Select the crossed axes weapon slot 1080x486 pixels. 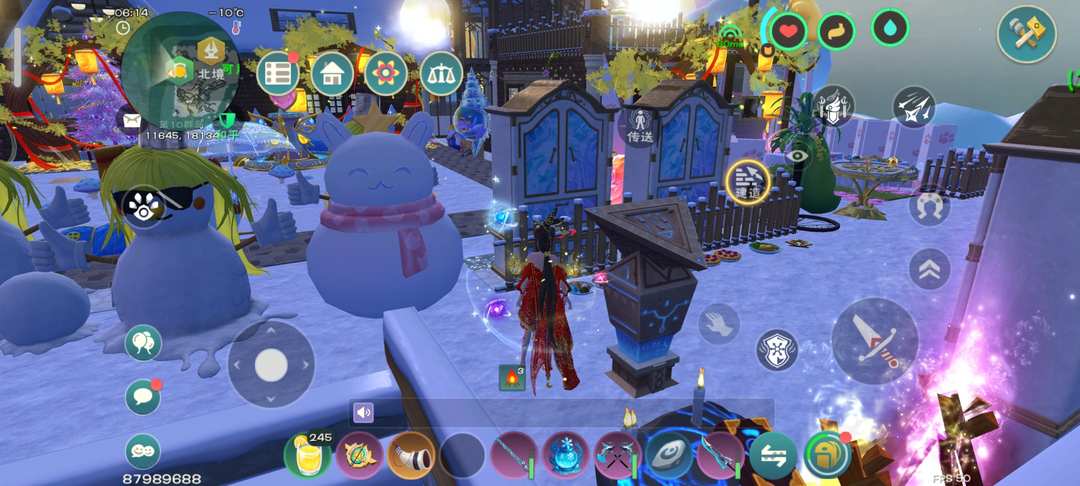[x=618, y=456]
